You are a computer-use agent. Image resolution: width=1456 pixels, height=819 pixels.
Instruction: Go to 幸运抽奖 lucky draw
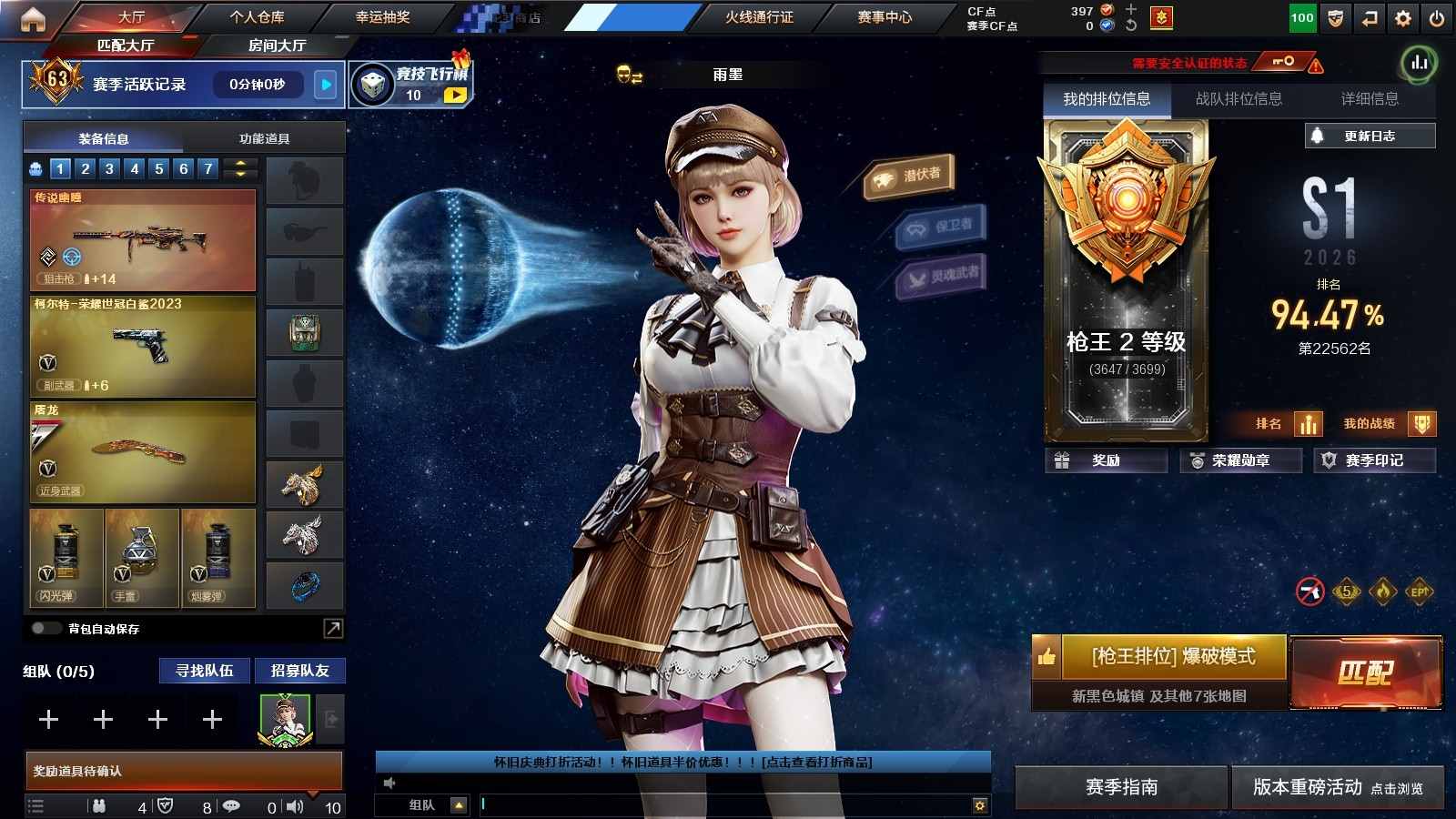(382, 16)
